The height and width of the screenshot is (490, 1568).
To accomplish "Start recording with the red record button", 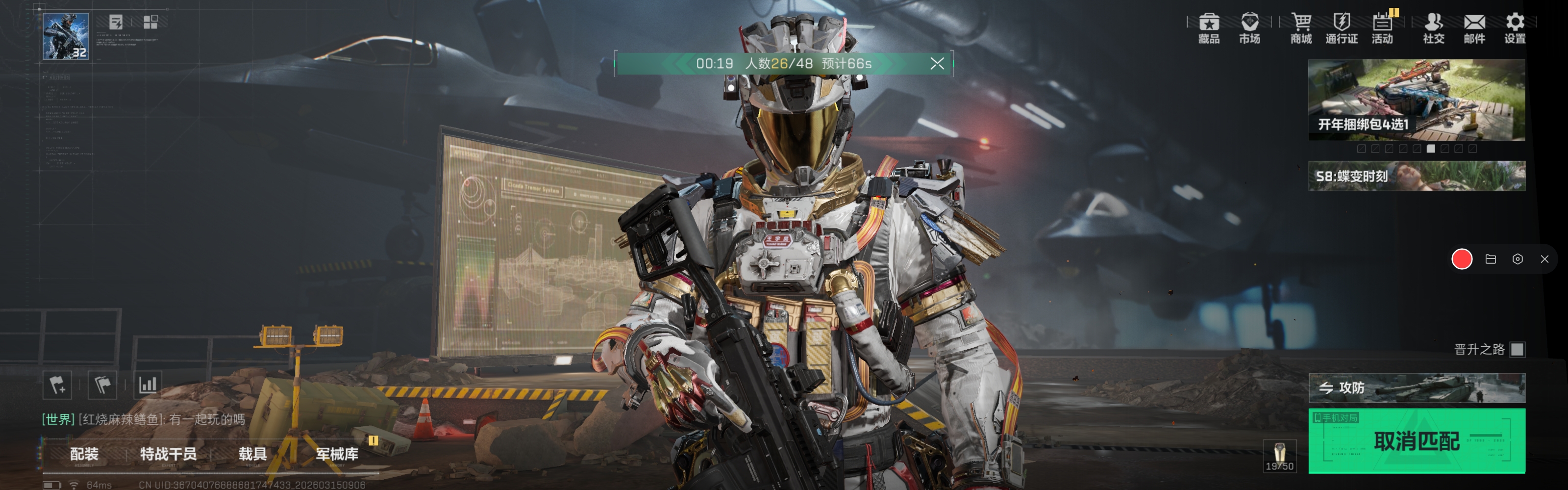I will pos(1462,259).
